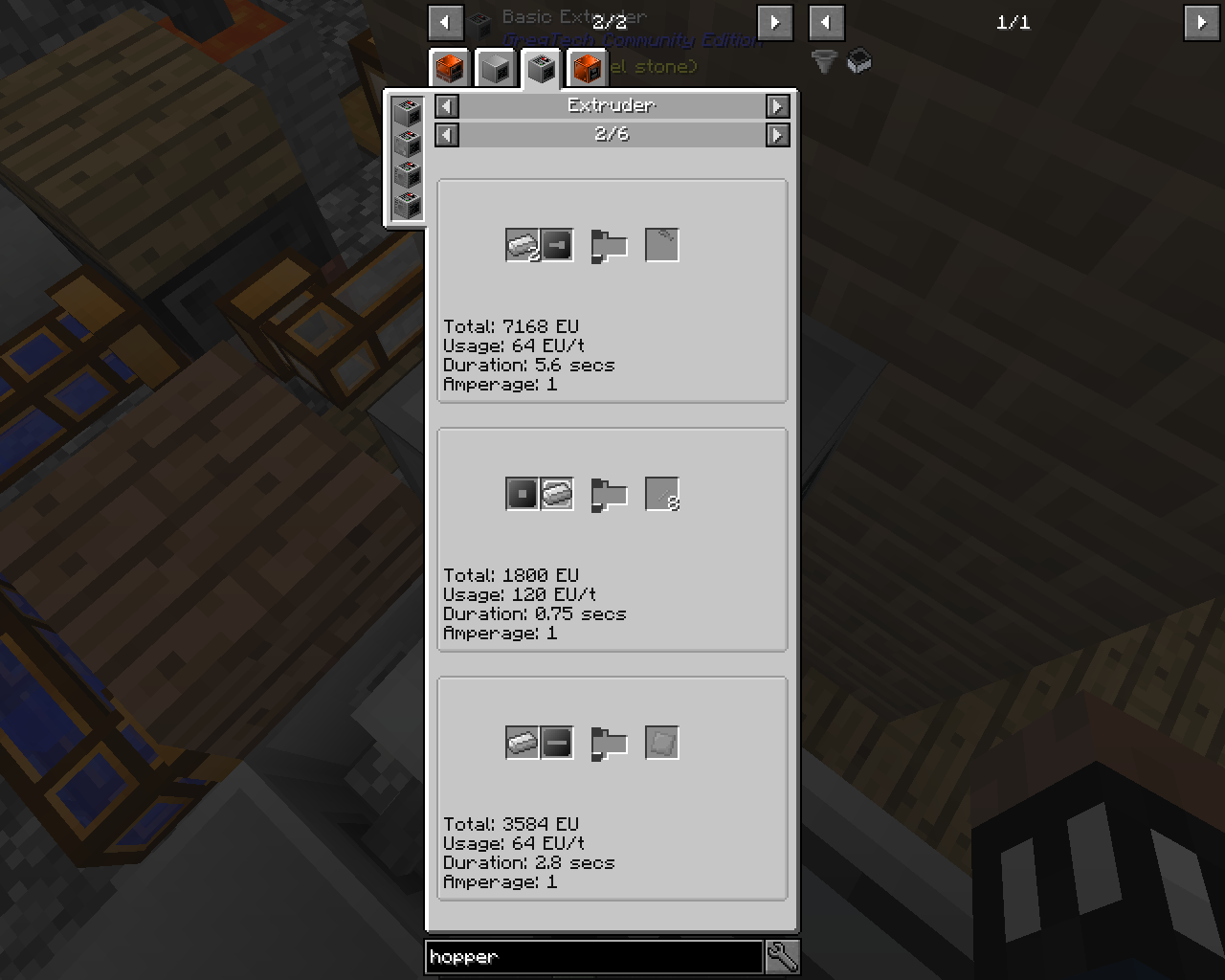1225x980 pixels.
Task: Click the previous arrow beside the Extruder title
Action: click(446, 106)
